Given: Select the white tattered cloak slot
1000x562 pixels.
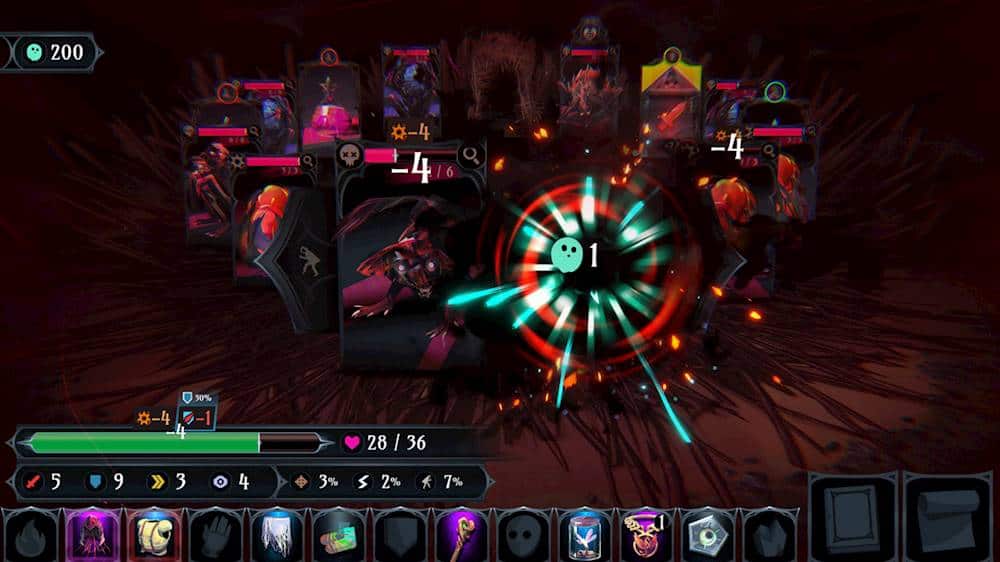Looking at the screenshot, I should click(278, 534).
